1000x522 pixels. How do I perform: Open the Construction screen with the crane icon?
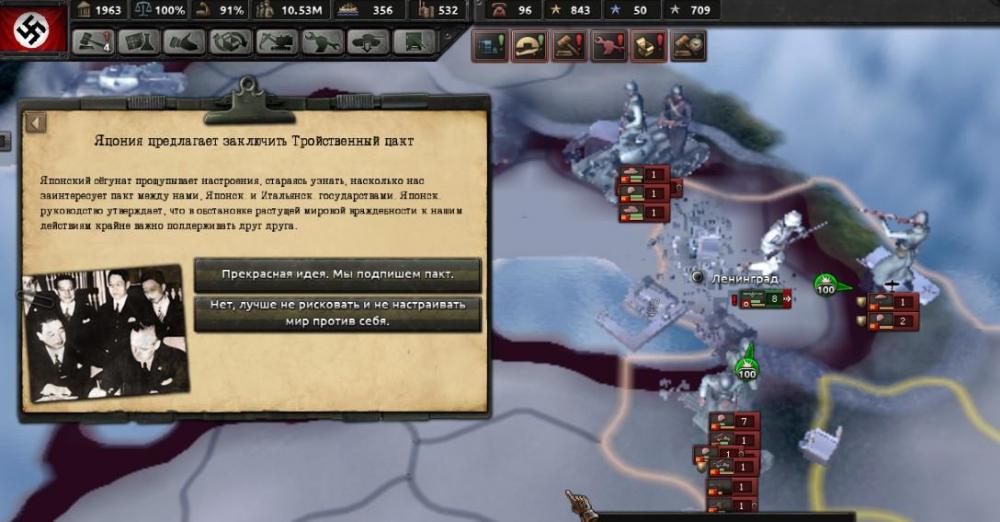point(276,42)
